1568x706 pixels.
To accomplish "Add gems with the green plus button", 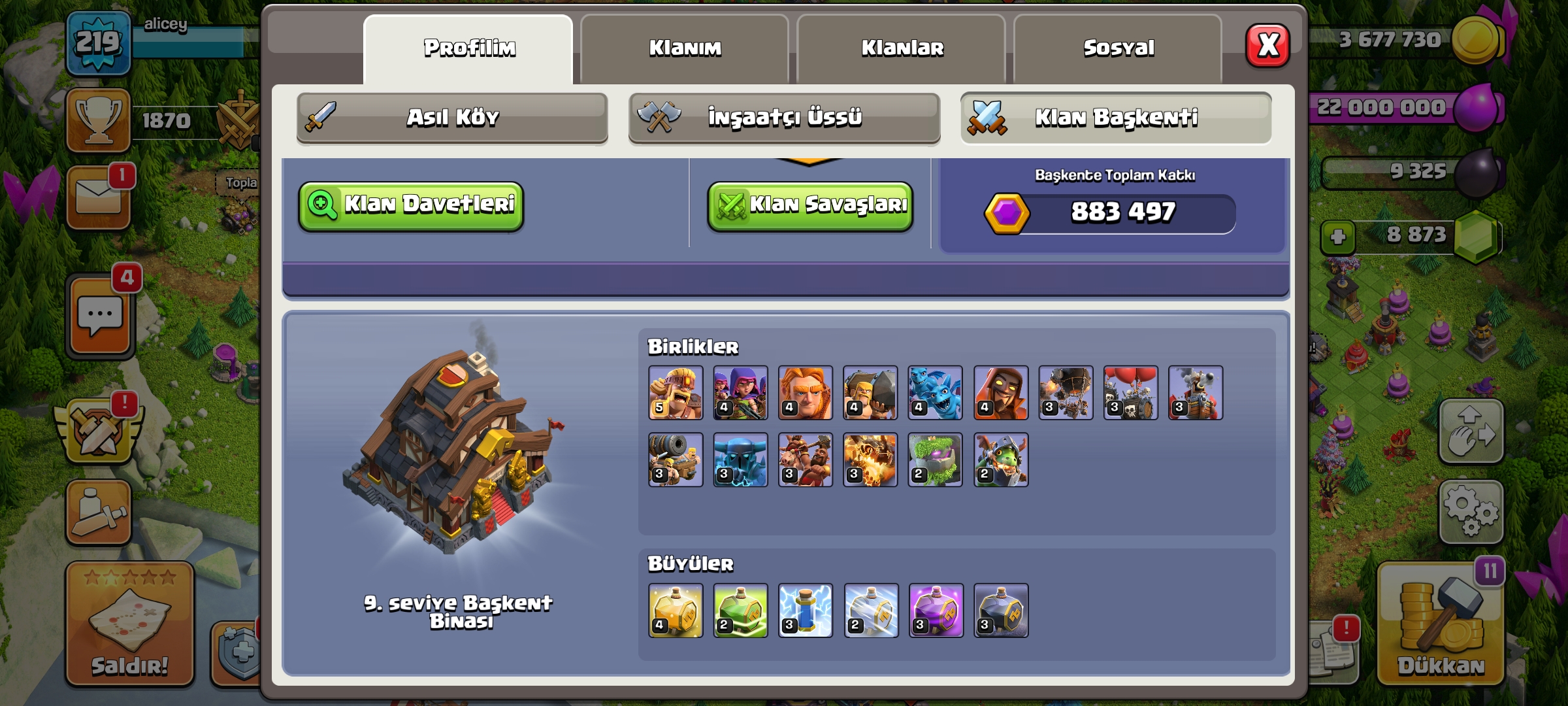I will click(x=1337, y=236).
